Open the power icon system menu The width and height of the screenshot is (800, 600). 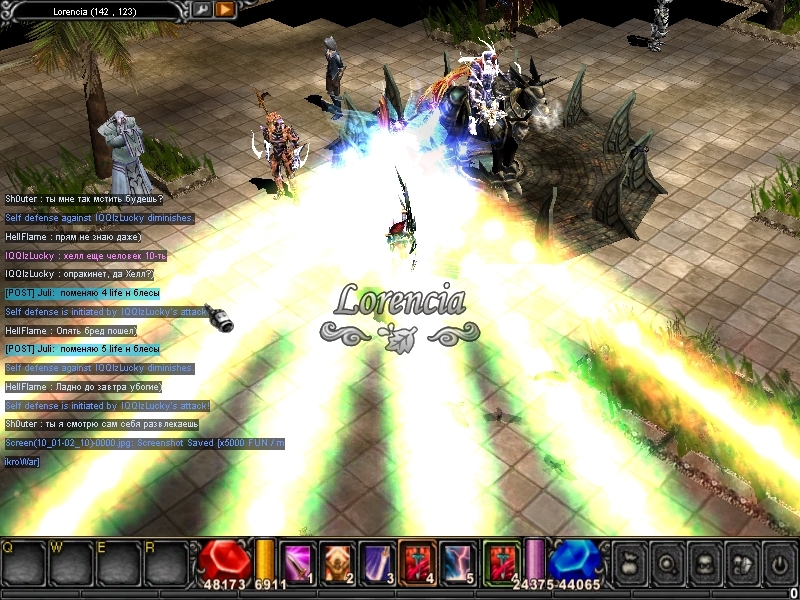tap(778, 563)
